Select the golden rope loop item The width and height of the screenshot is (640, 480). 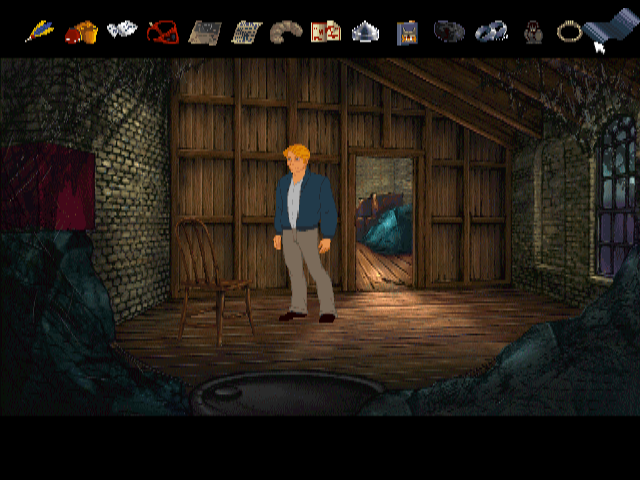coord(569,31)
